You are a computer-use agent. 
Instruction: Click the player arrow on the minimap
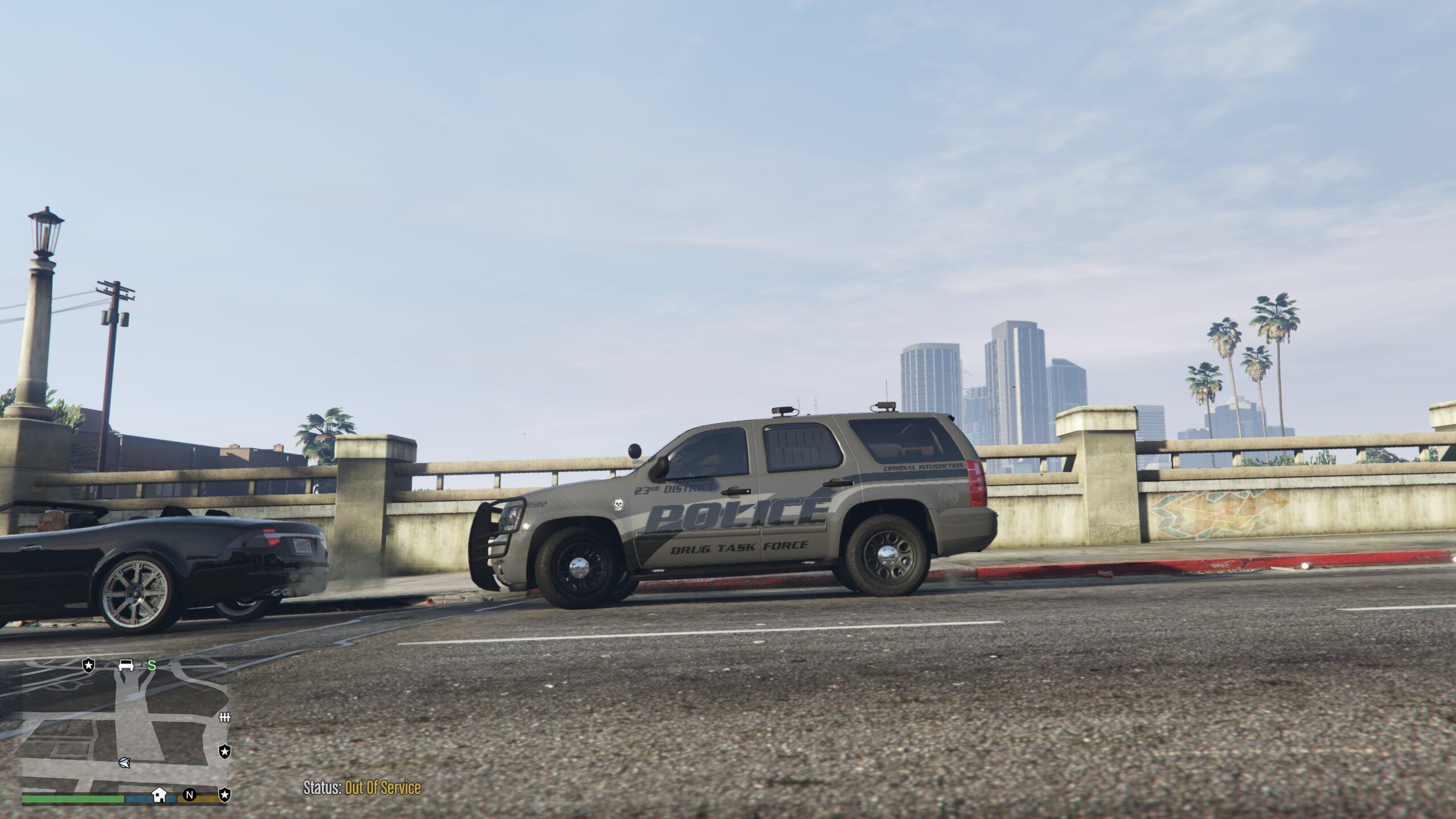pyautogui.click(x=124, y=762)
